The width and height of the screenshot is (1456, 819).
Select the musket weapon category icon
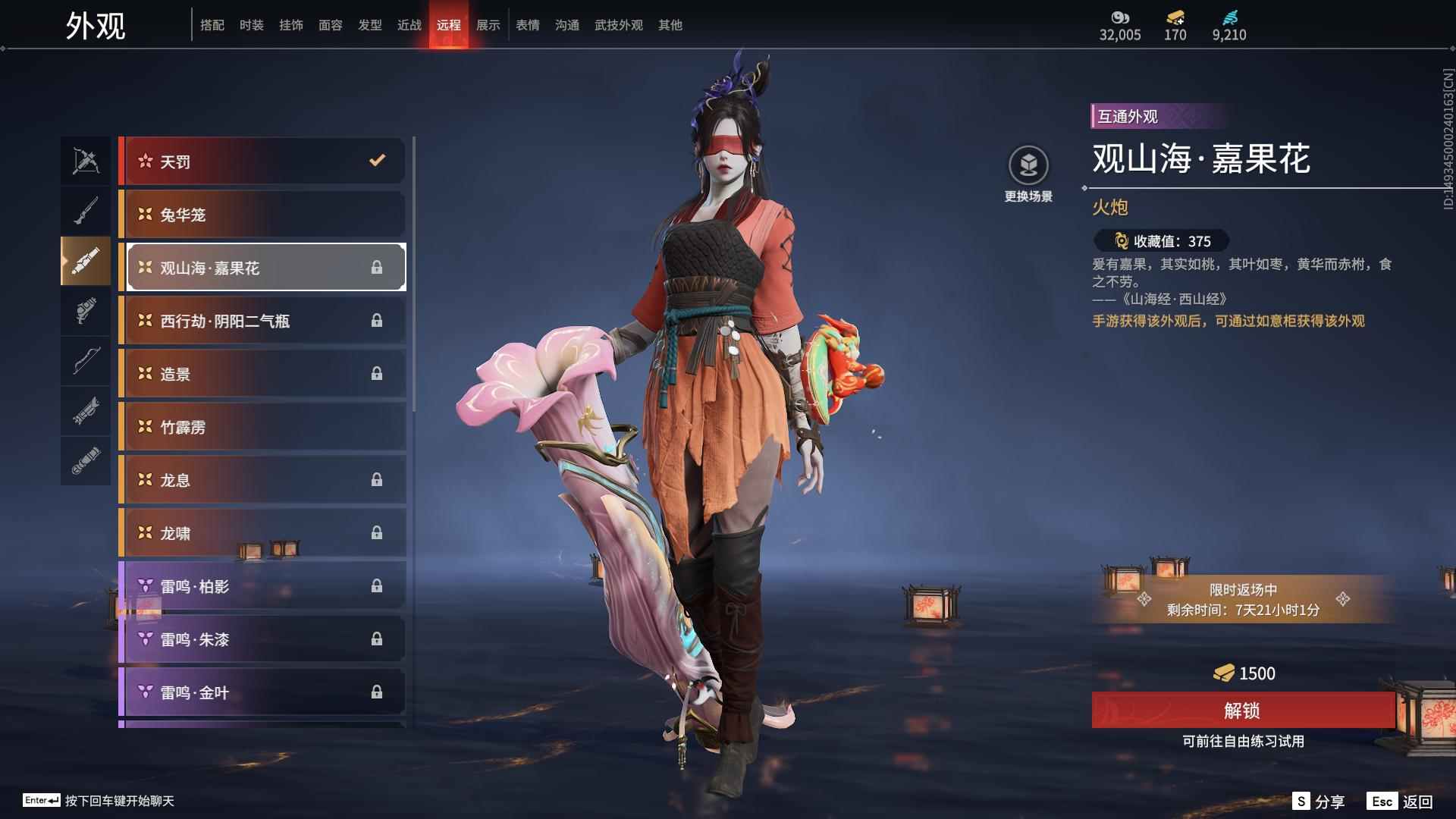[x=86, y=211]
